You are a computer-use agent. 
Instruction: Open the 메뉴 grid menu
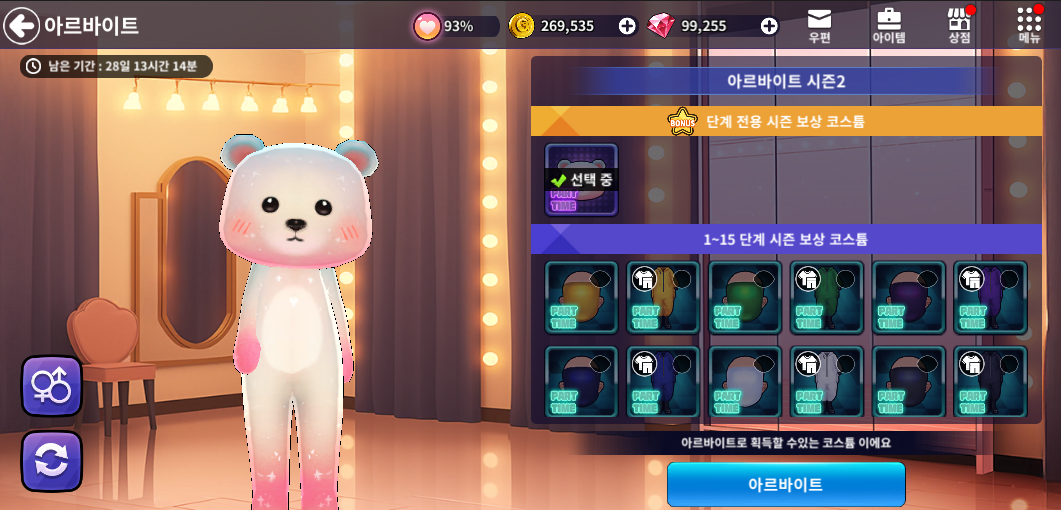1029,25
